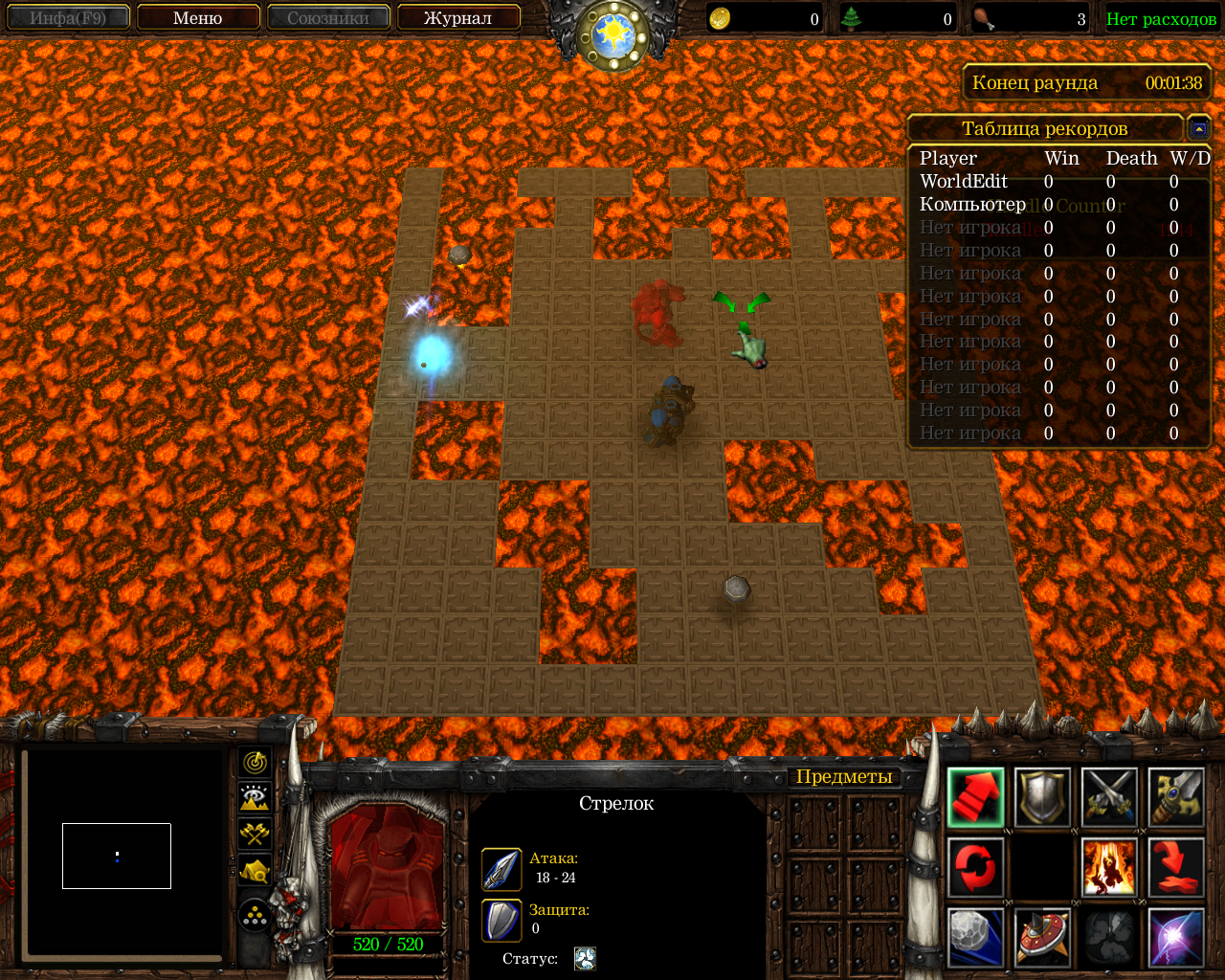This screenshot has width=1225, height=980.
Task: Activate the crossed swords Attack command
Action: click(x=1109, y=797)
